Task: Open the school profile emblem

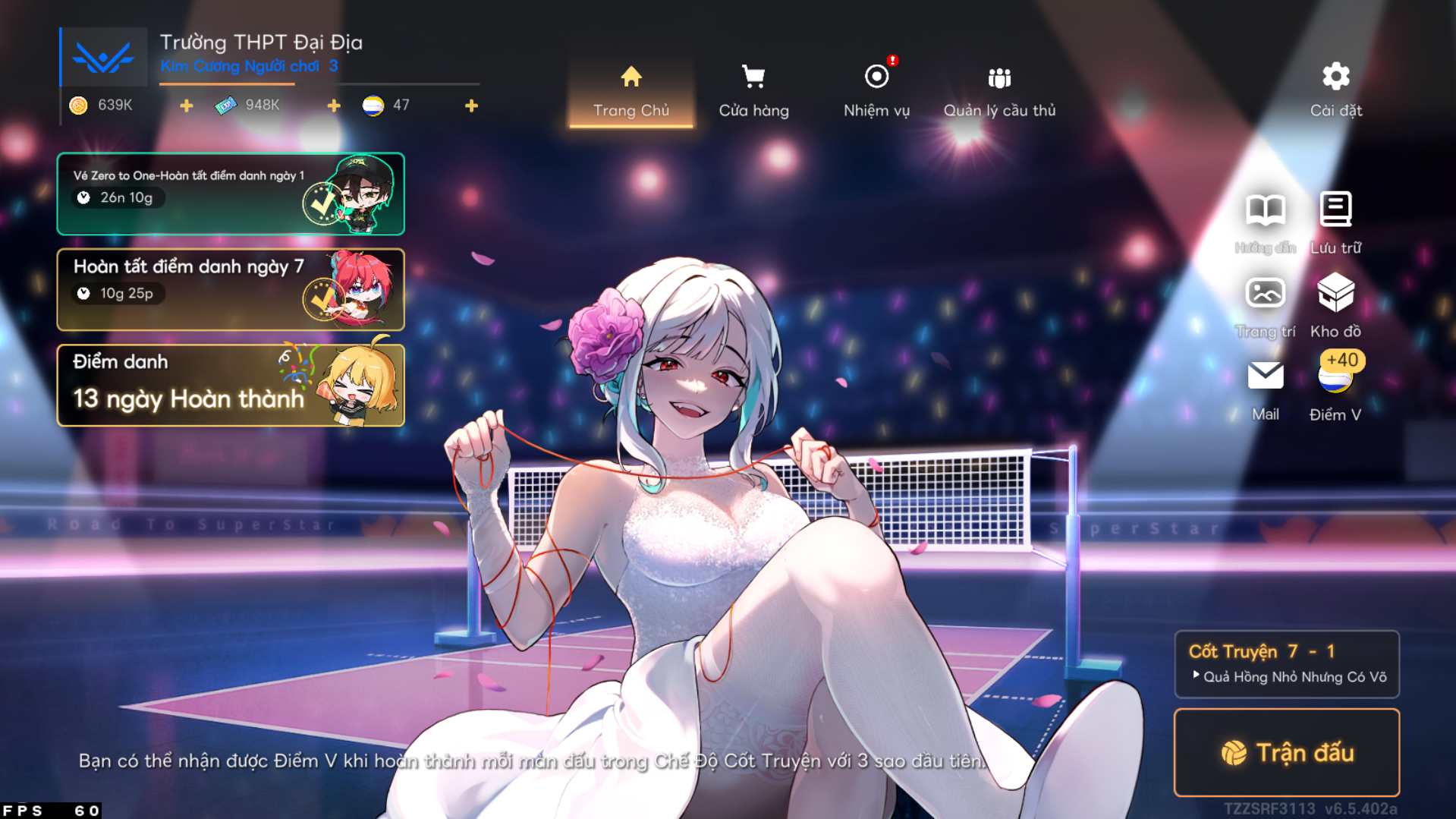Action: click(x=104, y=57)
